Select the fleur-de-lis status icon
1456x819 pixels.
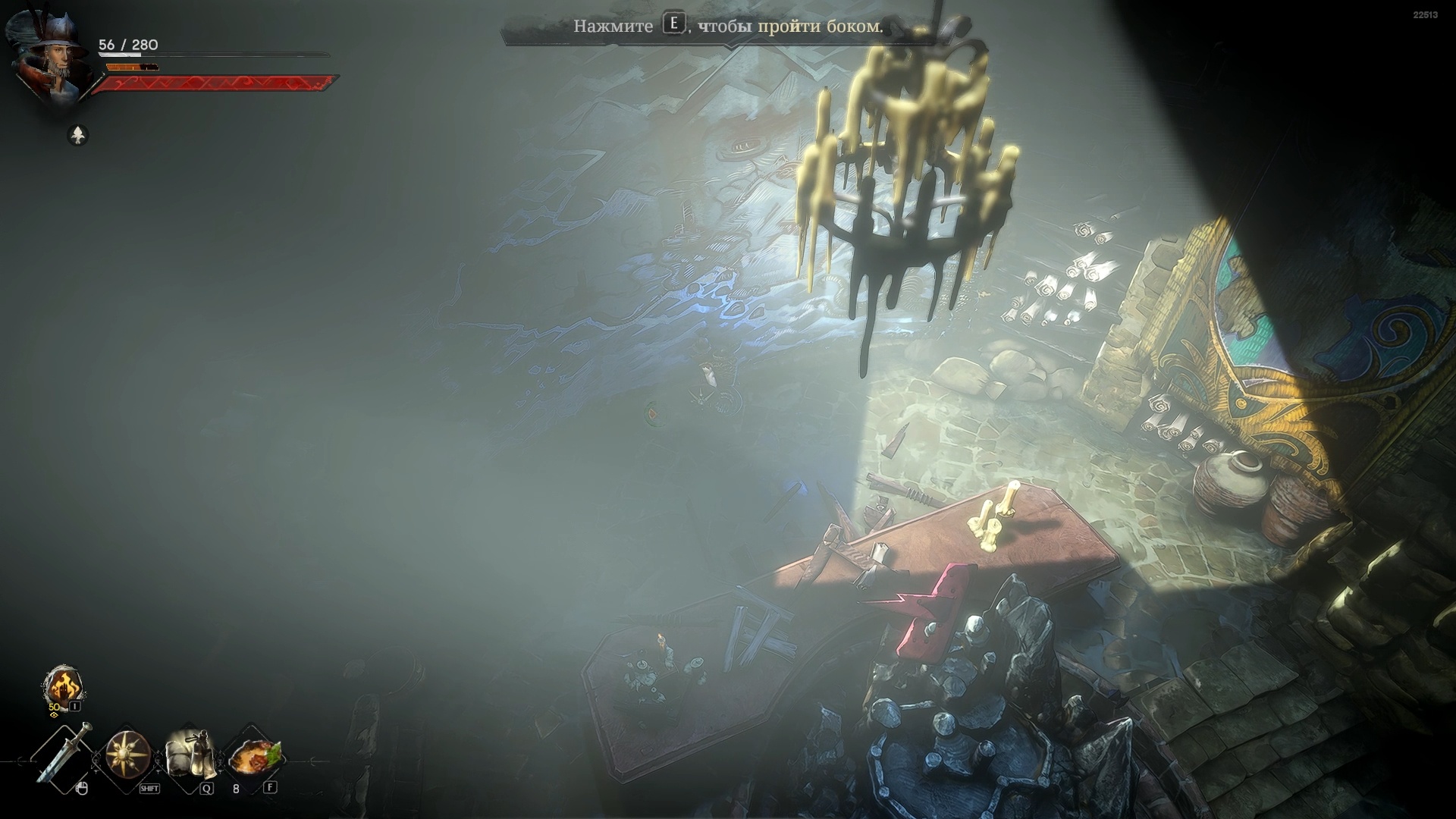tap(78, 136)
